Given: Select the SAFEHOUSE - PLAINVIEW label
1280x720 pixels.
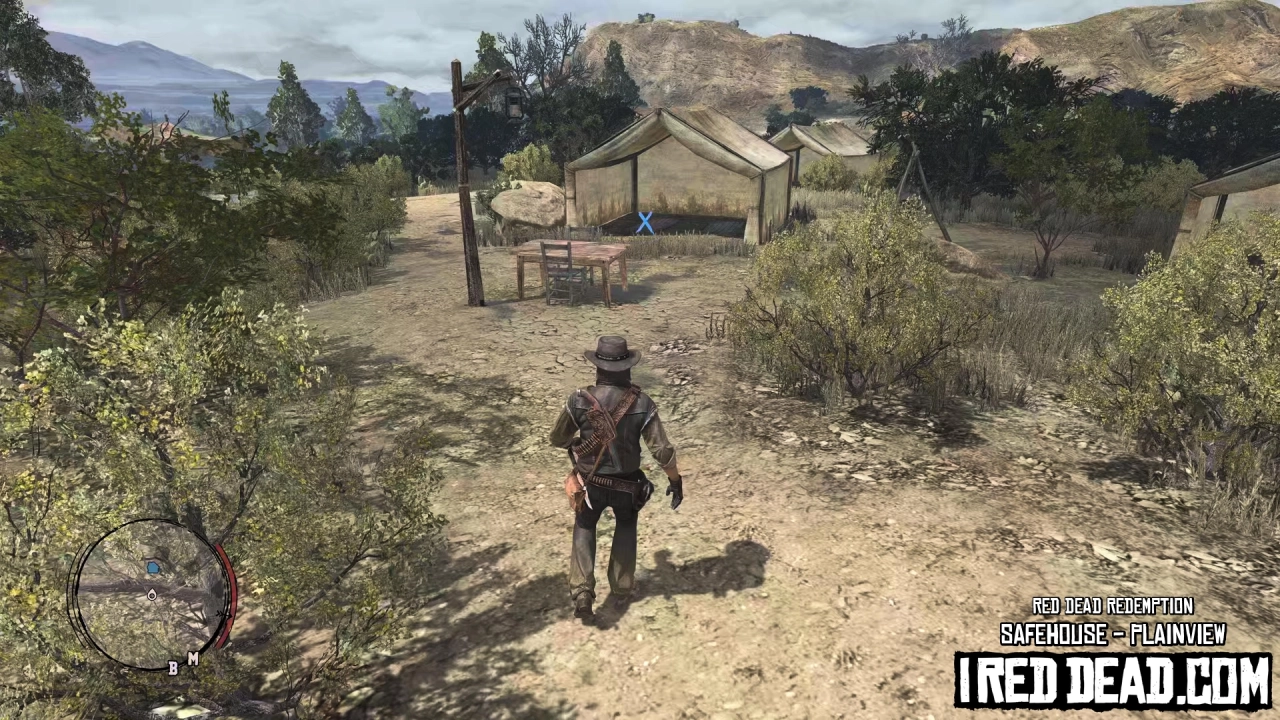Looking at the screenshot, I should [1114, 635].
